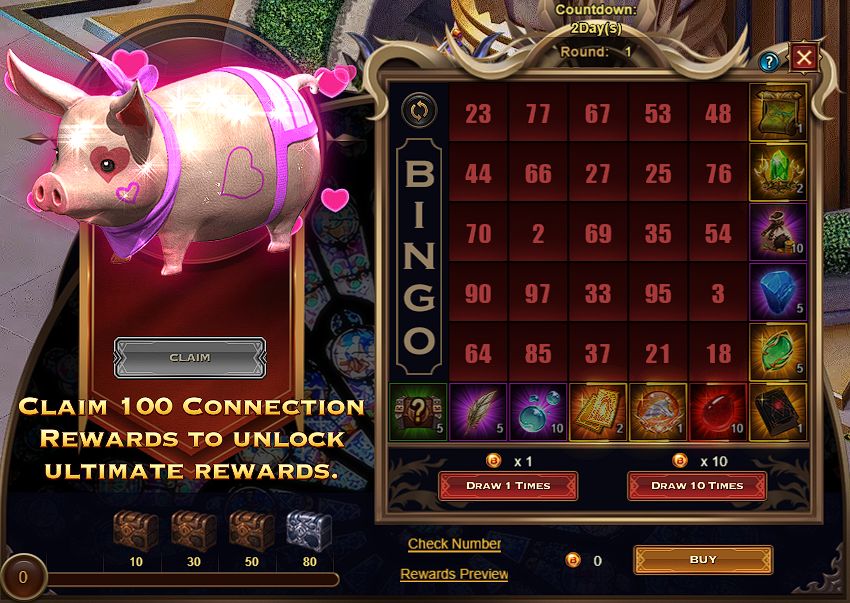Buy more bingo tokens
Image resolution: width=850 pixels, height=603 pixels.
pos(703,560)
